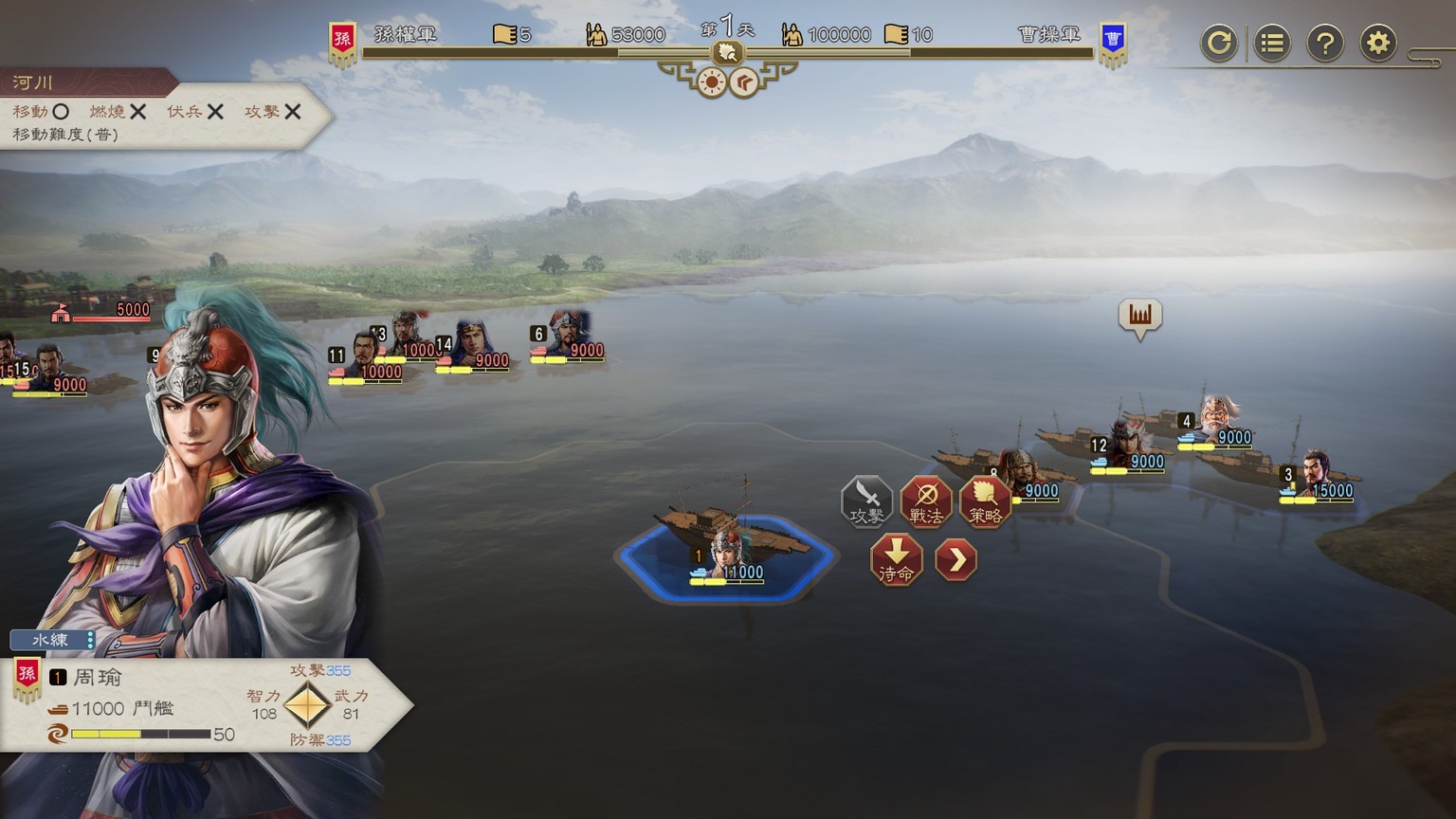The image size is (1456, 819).
Task: Choose enemy unit 12 with 9000 troops
Action: pyautogui.click(x=1128, y=447)
